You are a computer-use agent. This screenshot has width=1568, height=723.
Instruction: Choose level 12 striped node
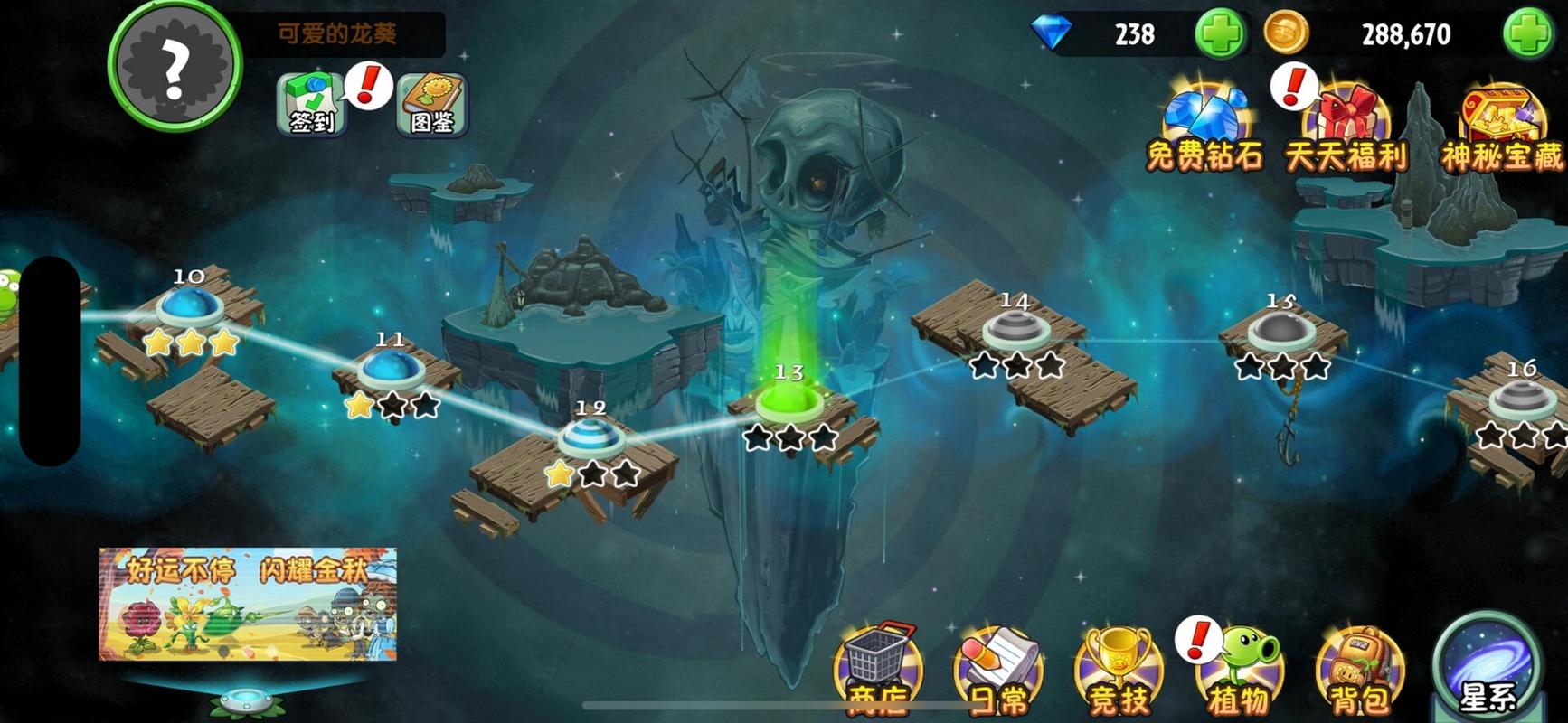(590, 437)
